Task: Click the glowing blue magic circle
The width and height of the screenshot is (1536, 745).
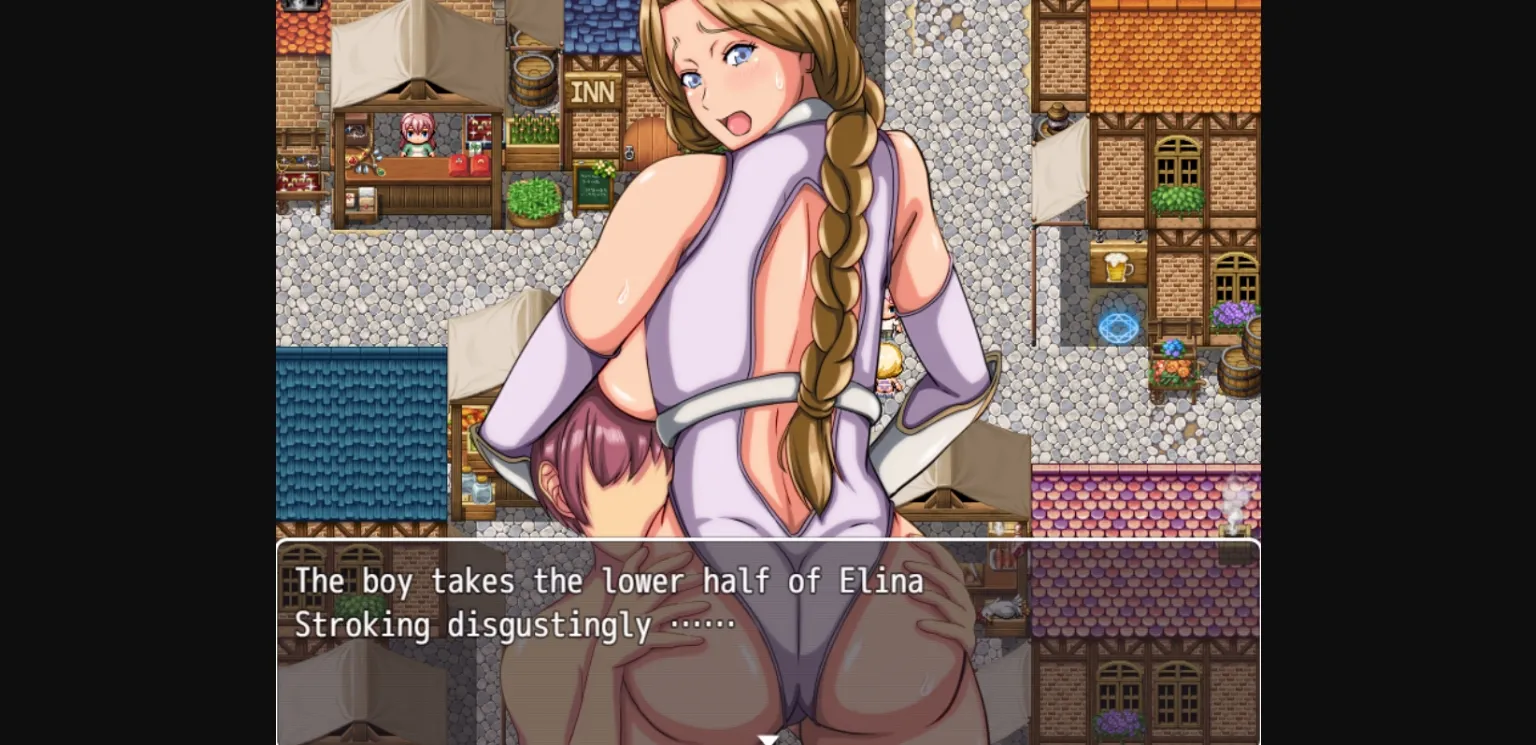Action: 1117,326
